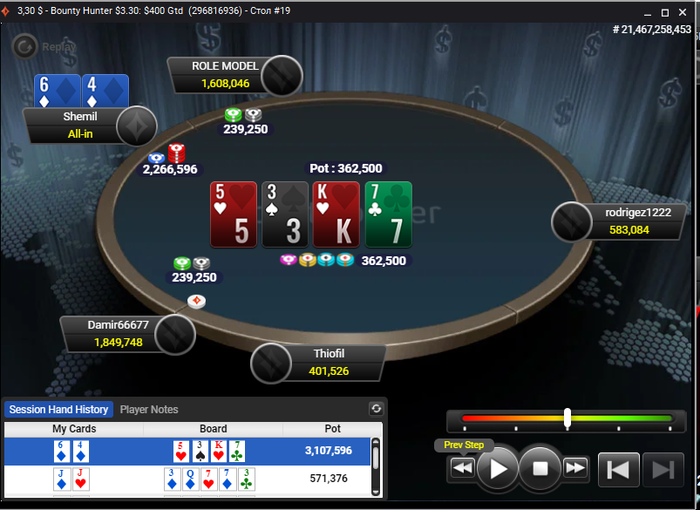Select the Damir66677 player box
The width and height of the screenshot is (700, 510).
point(118,333)
